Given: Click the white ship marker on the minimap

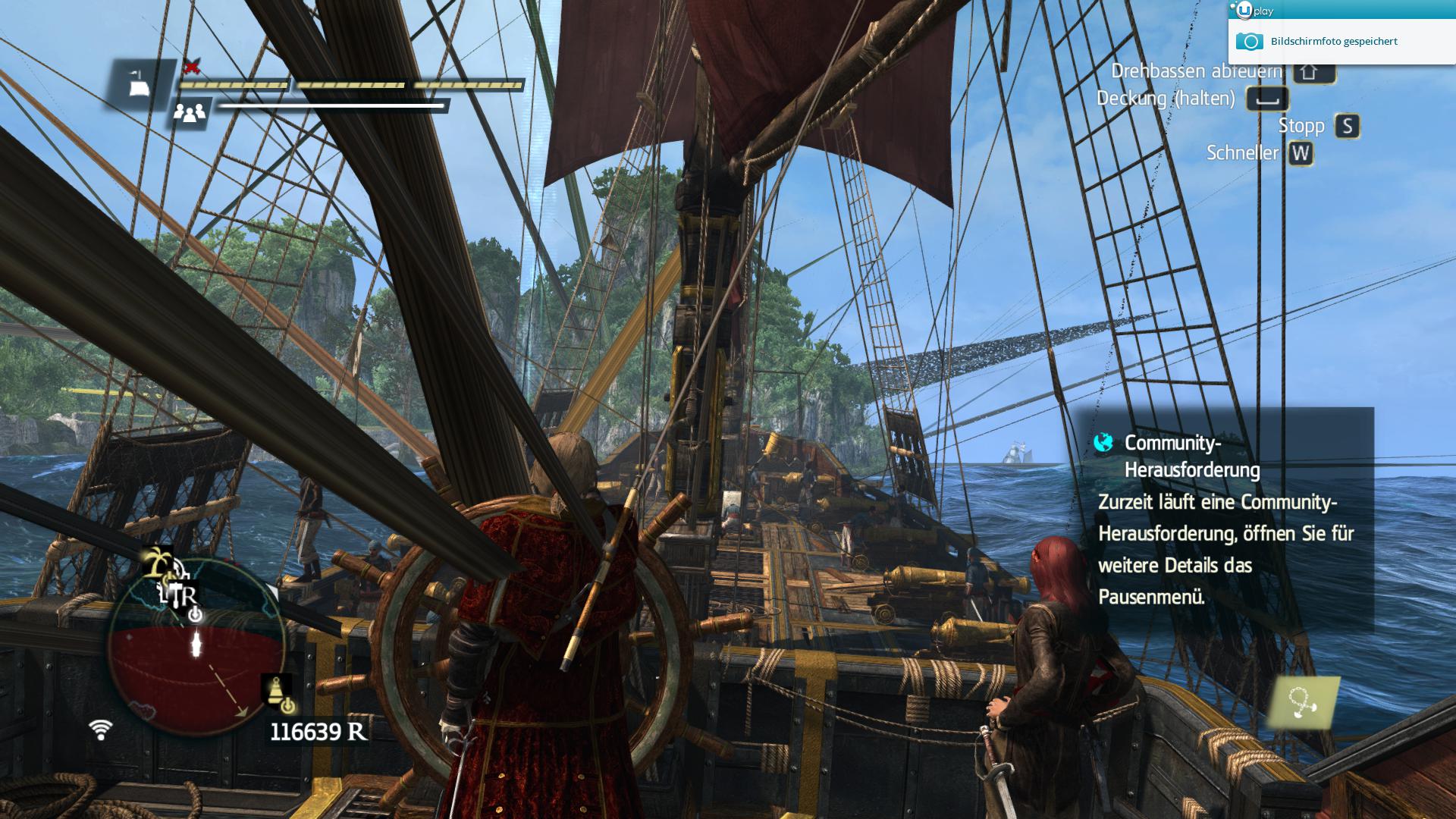Looking at the screenshot, I should pos(197,645).
